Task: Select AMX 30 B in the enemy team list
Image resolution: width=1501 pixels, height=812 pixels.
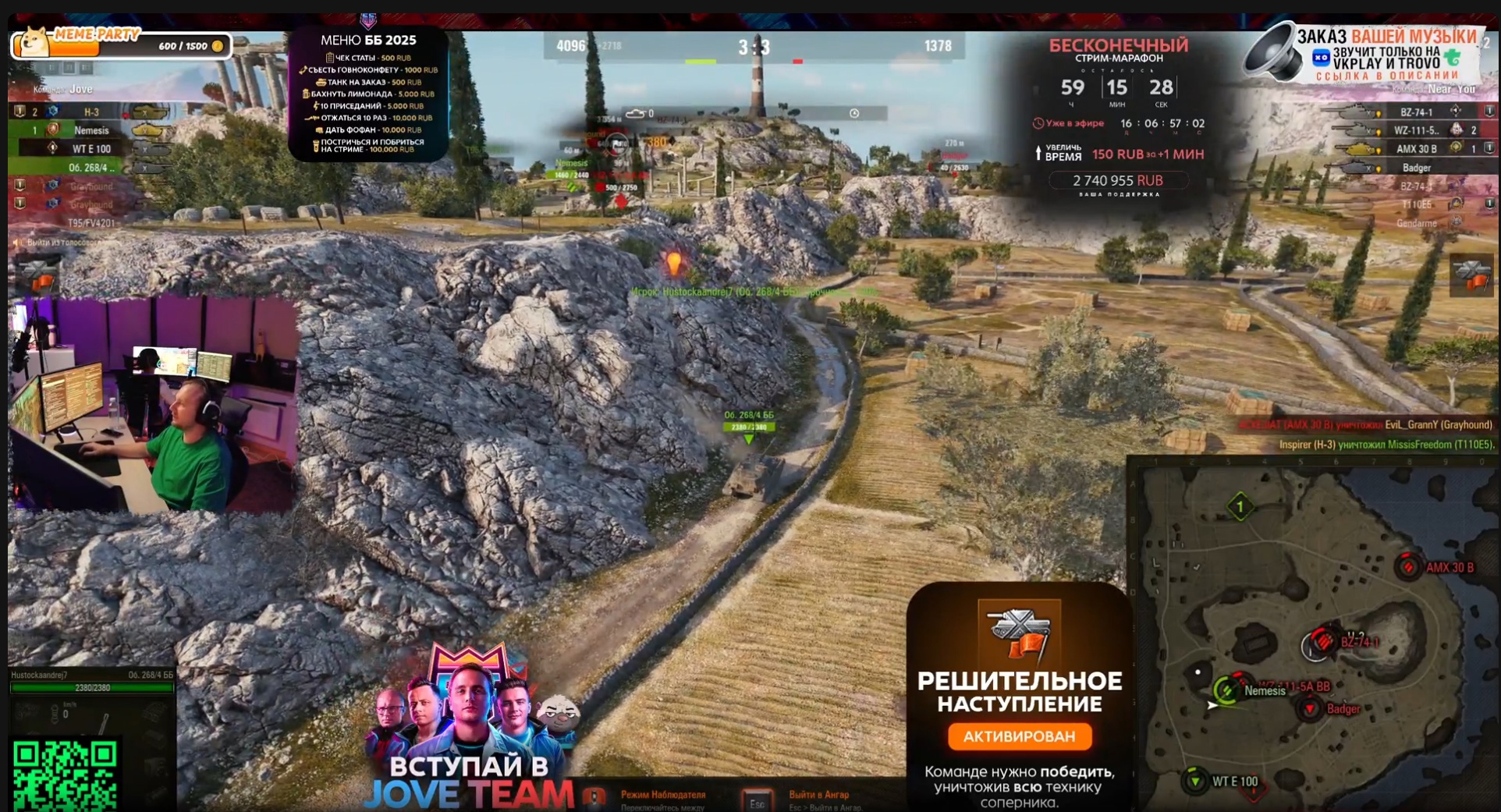Action: [x=1415, y=149]
